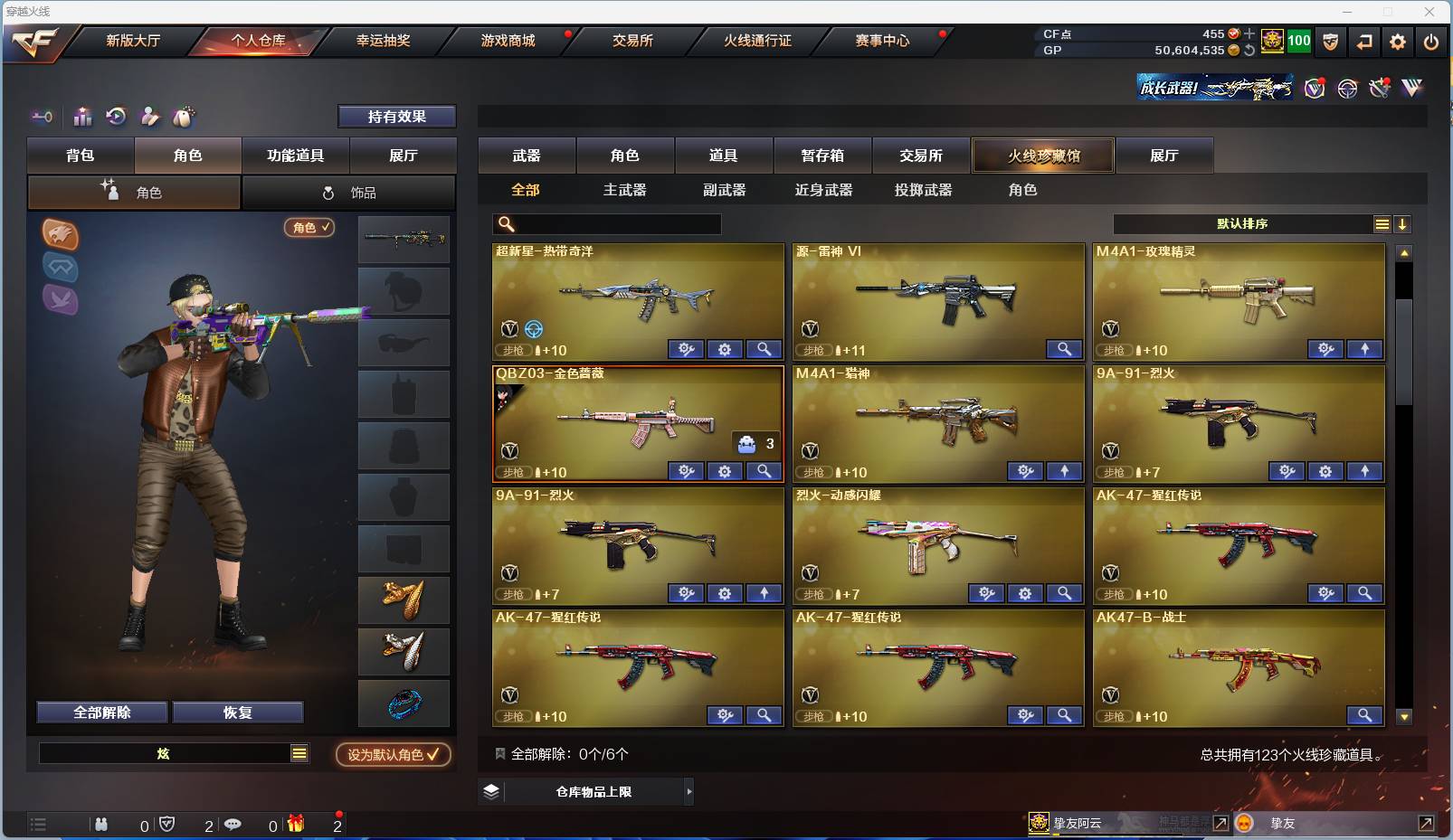Switch to the 主武器 category tab
The image size is (1453, 840).
[x=626, y=190]
